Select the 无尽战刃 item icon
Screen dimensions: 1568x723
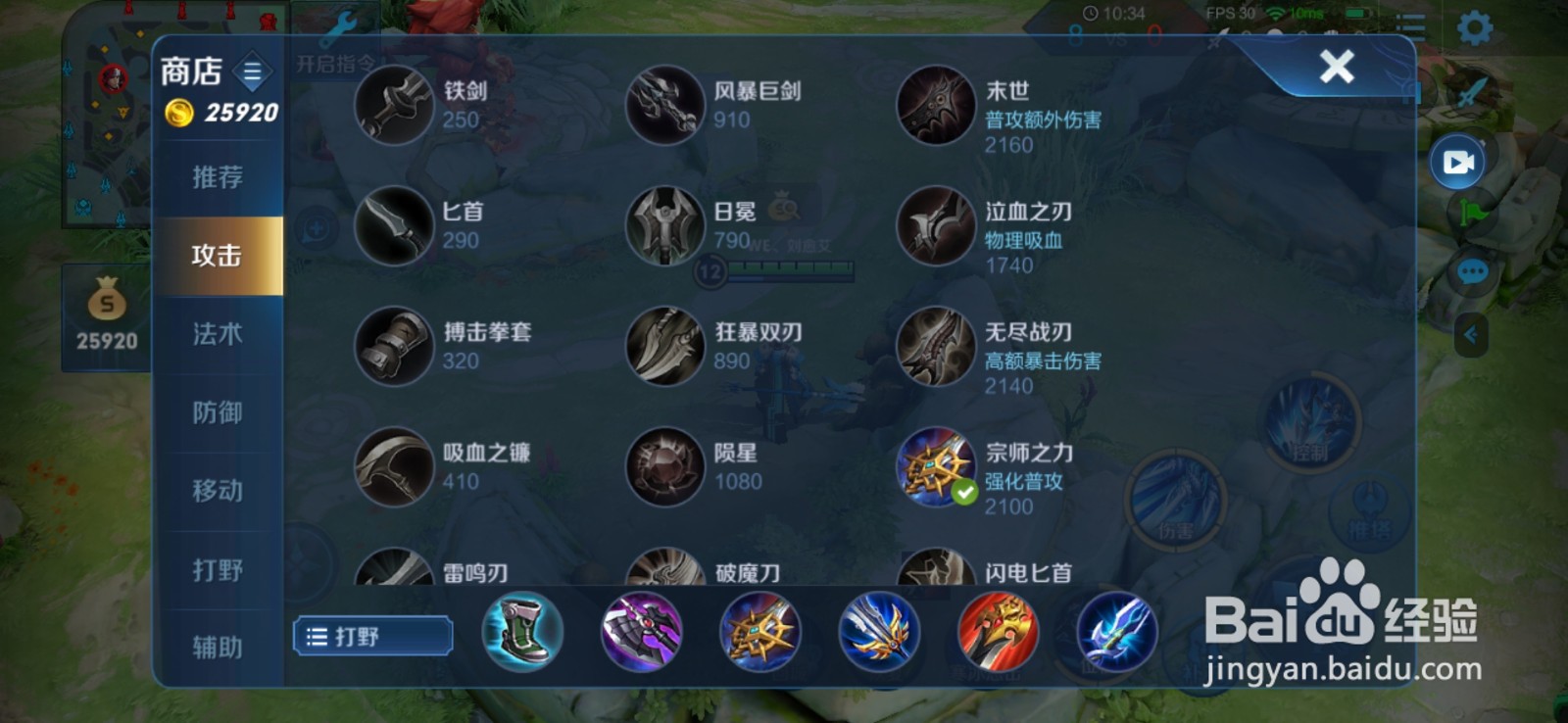pos(937,348)
